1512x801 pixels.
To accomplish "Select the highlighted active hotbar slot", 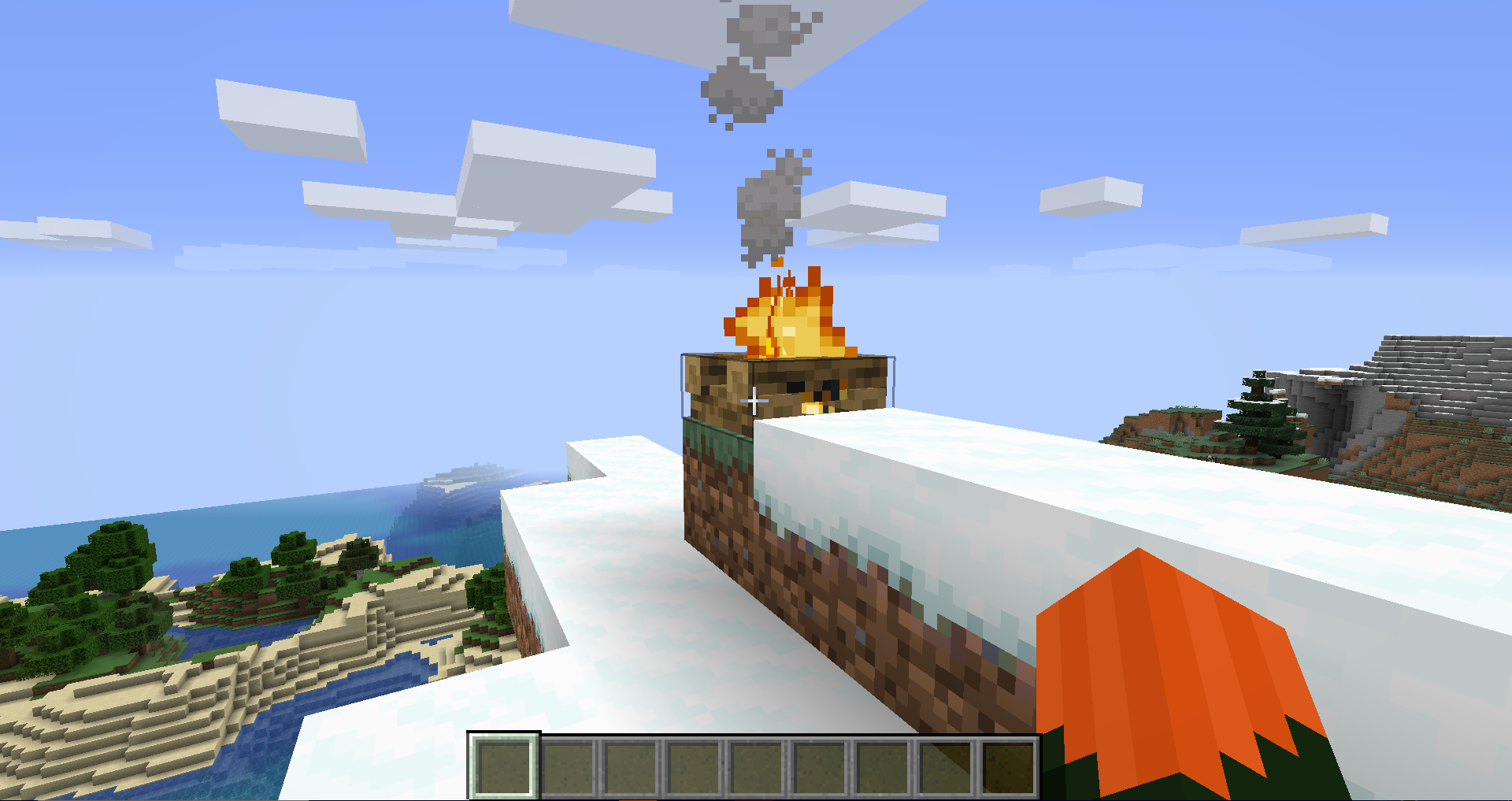I will [x=504, y=766].
